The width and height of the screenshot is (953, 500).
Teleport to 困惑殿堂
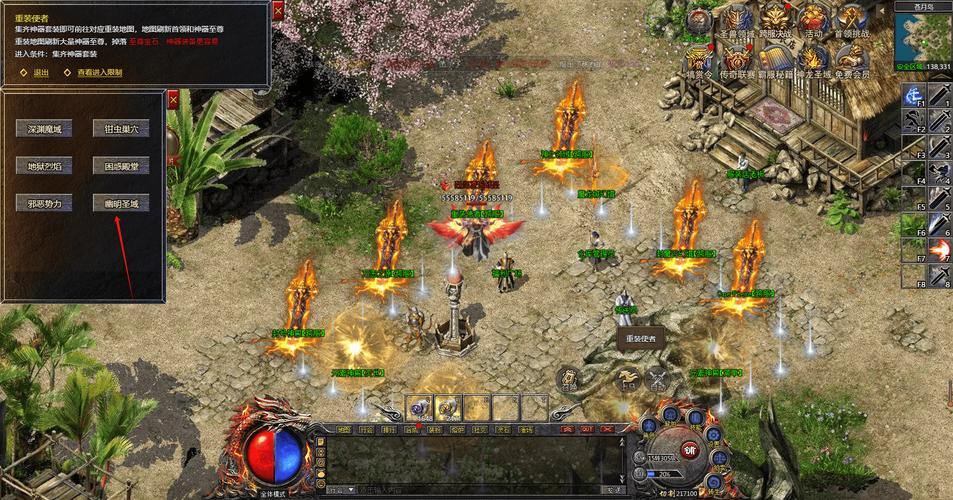click(121, 166)
